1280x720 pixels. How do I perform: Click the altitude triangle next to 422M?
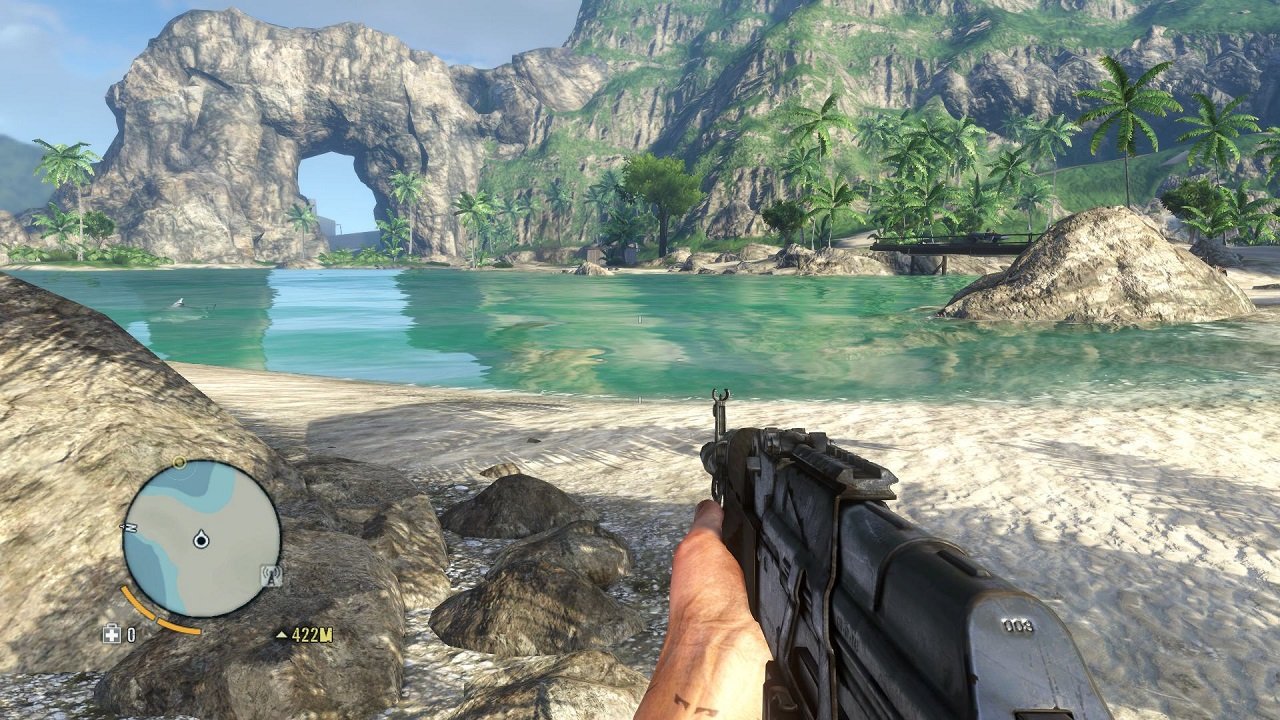(283, 633)
